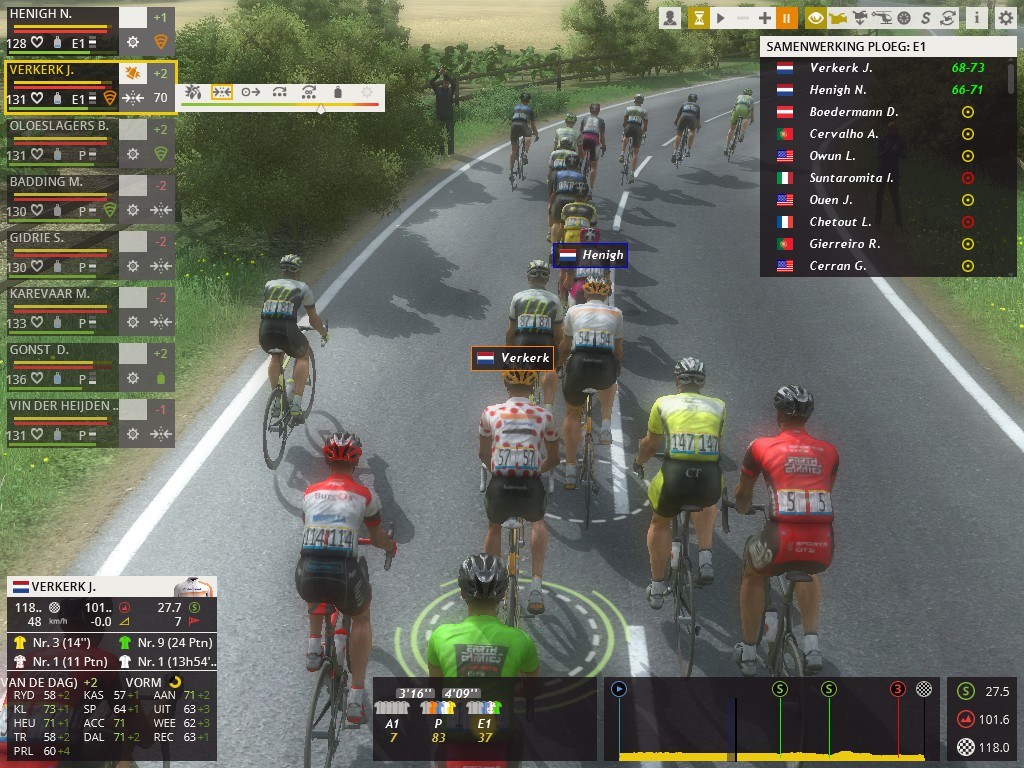1024x768 pixels.
Task: Switch to the helicopter camera view
Action: coord(882,18)
